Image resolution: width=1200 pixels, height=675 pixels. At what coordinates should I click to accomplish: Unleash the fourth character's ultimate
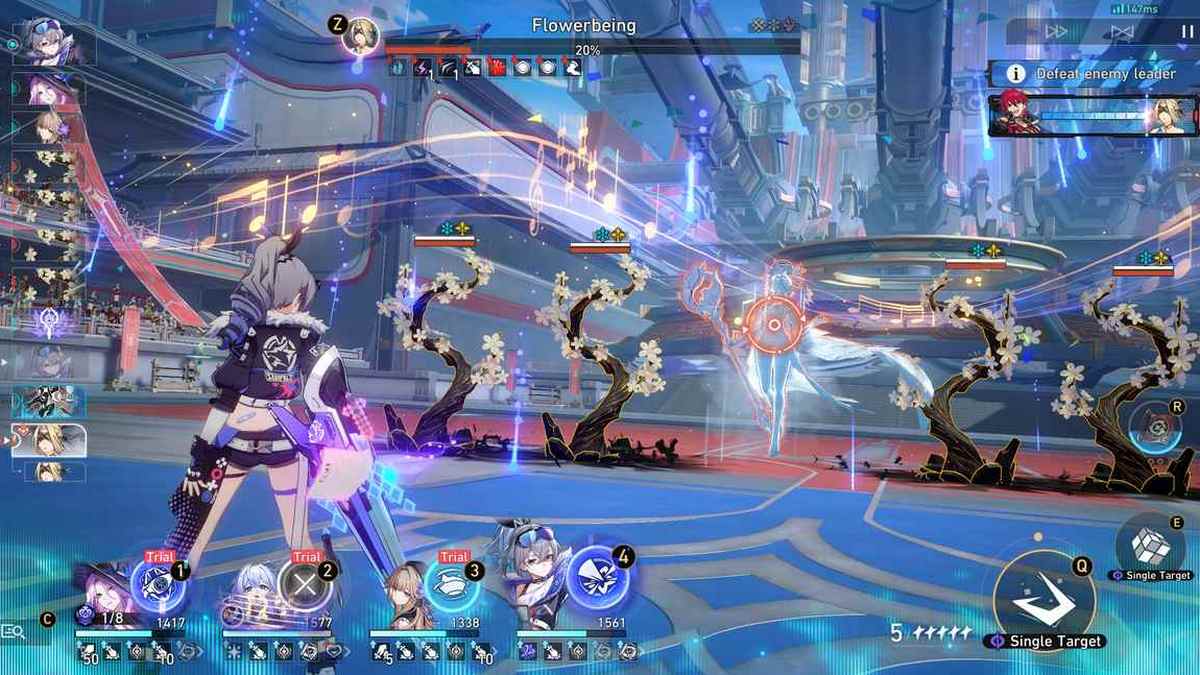click(598, 585)
